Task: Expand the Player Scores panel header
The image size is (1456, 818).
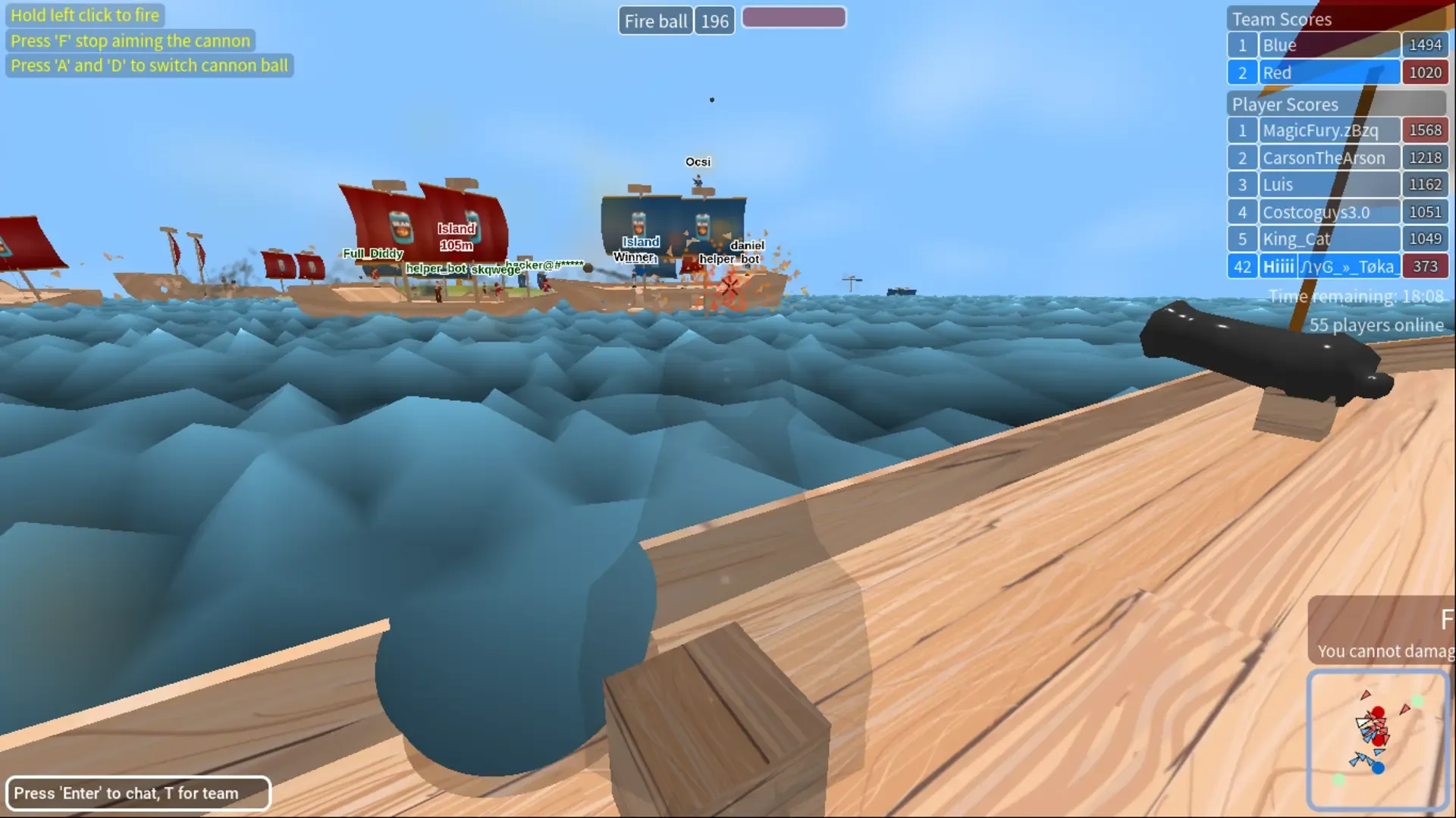Action: click(1285, 104)
